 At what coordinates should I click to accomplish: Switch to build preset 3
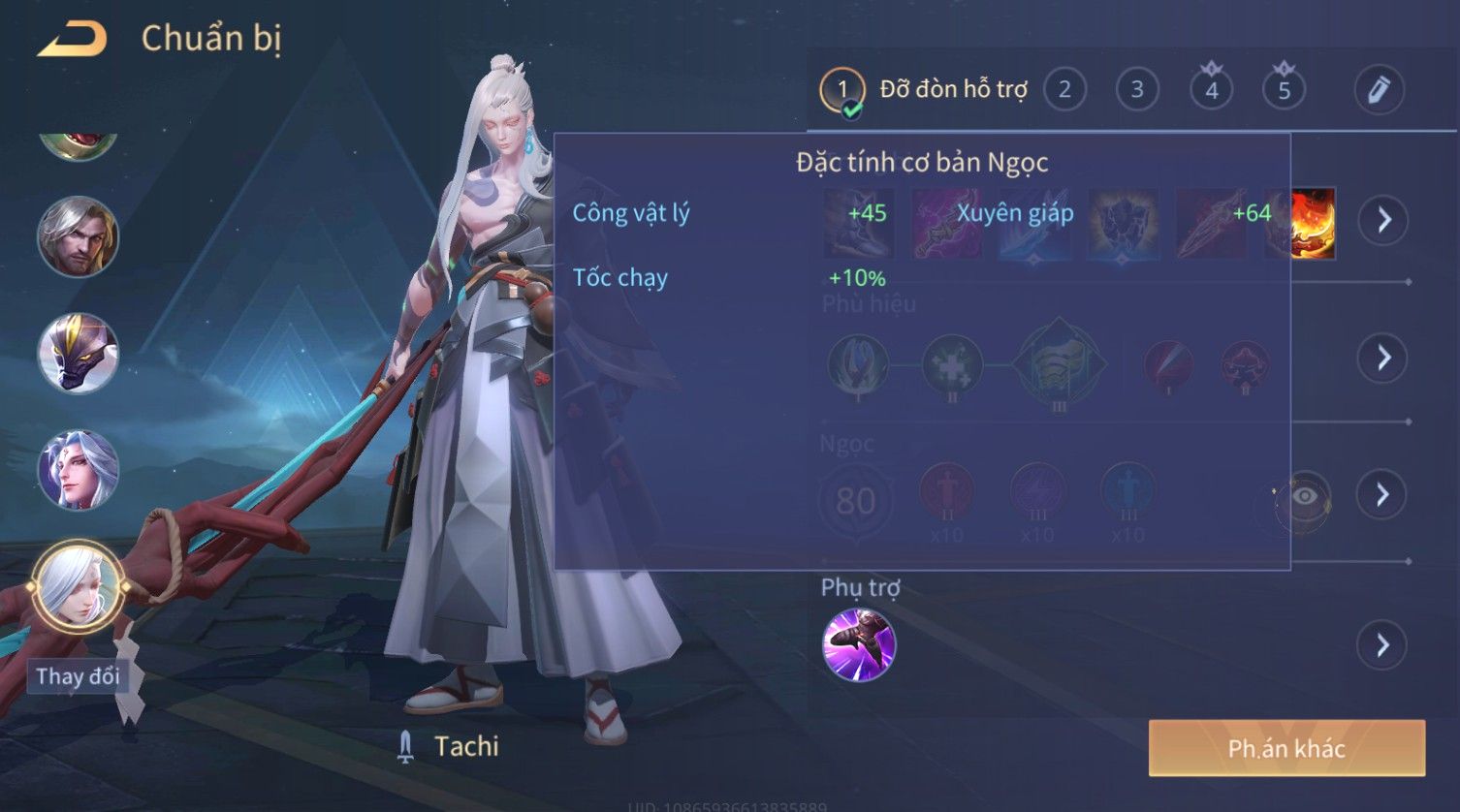pyautogui.click(x=1137, y=90)
